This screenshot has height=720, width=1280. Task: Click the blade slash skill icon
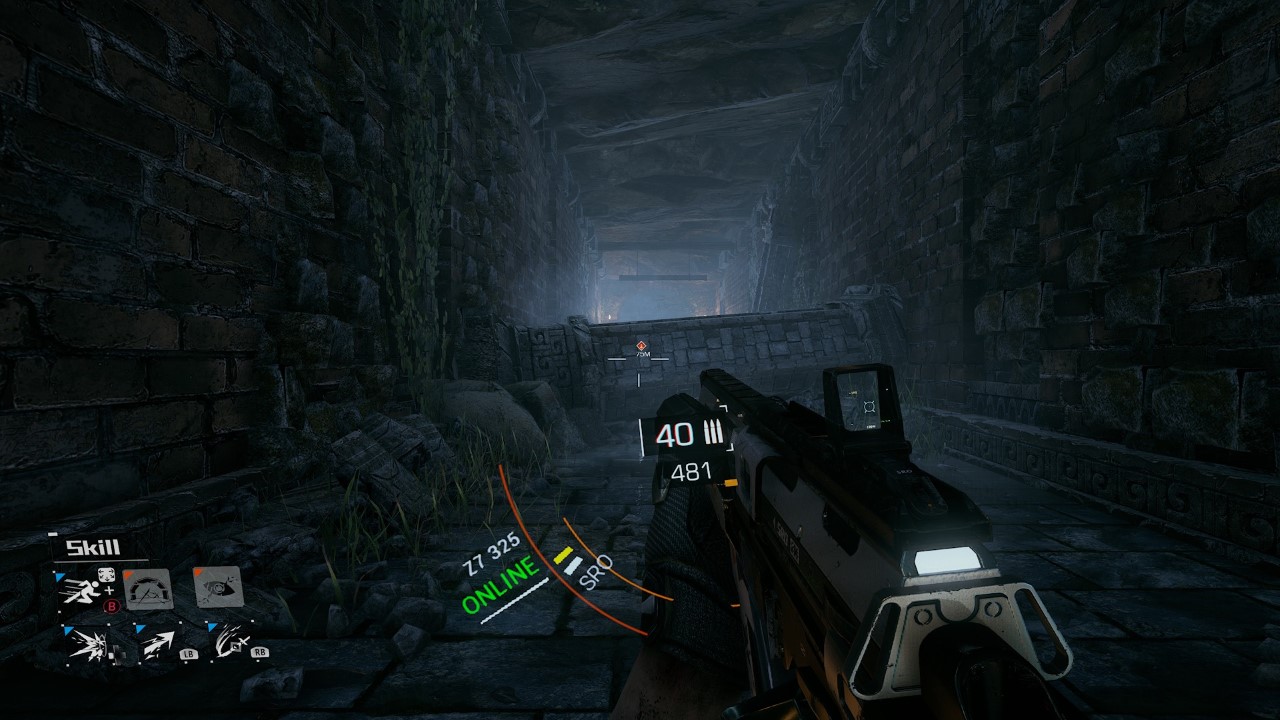230,641
